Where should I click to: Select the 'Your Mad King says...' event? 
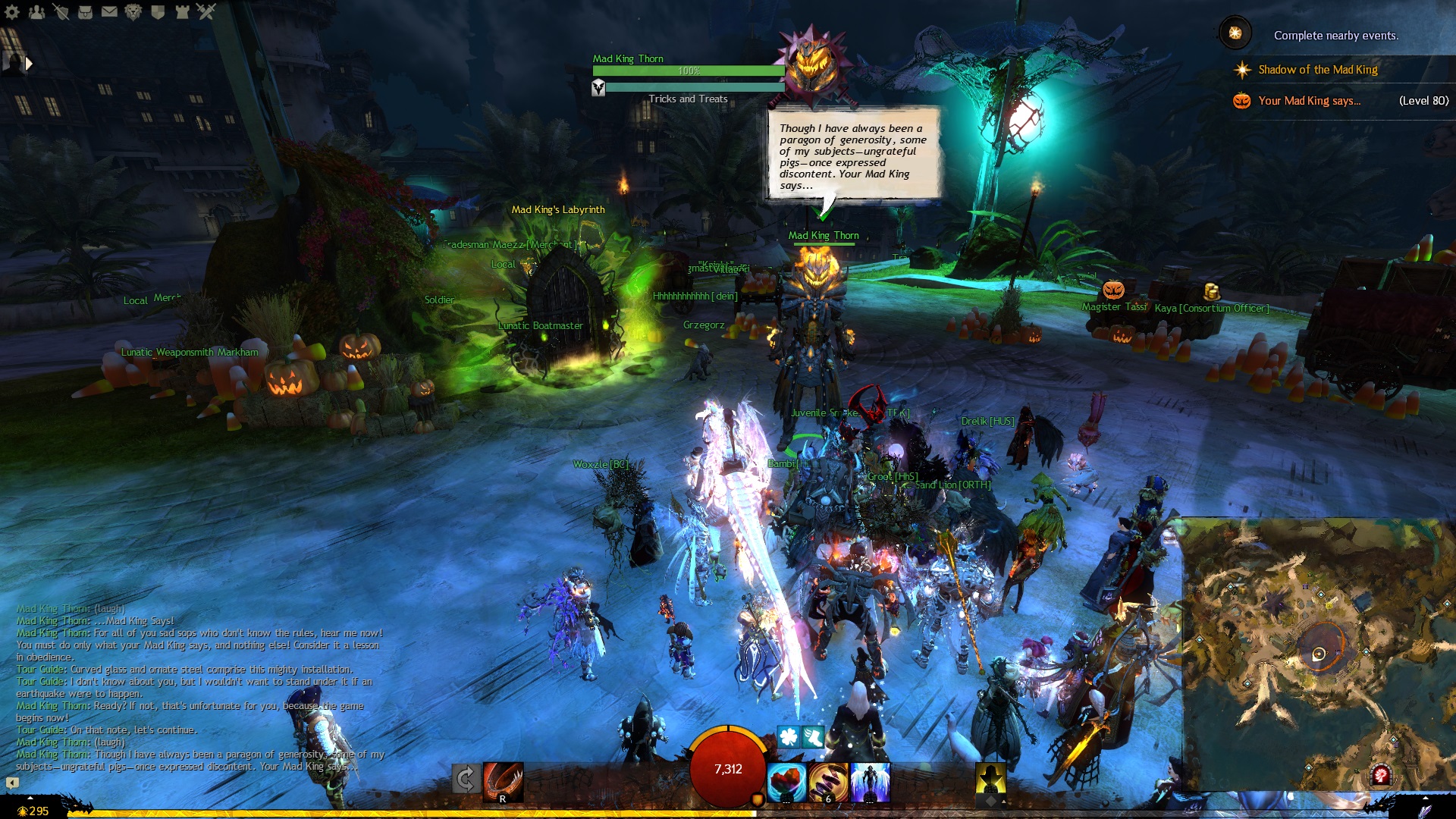(x=1309, y=101)
